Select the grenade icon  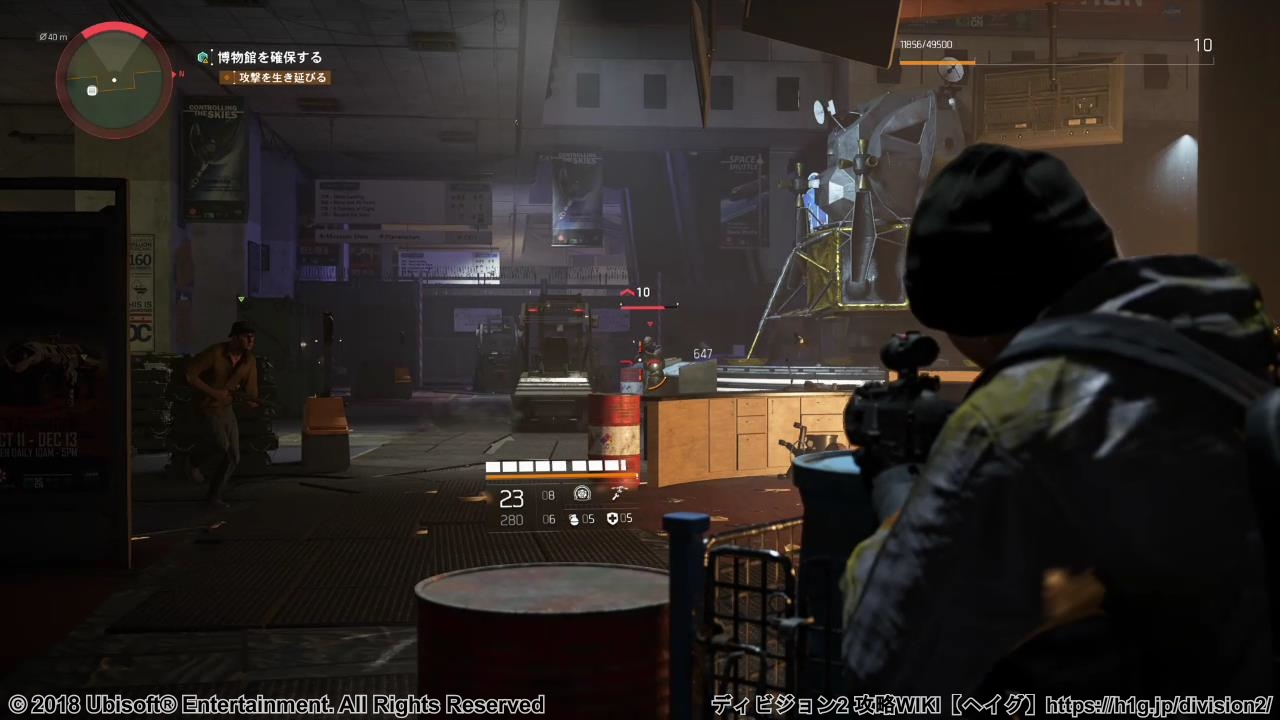click(x=574, y=519)
